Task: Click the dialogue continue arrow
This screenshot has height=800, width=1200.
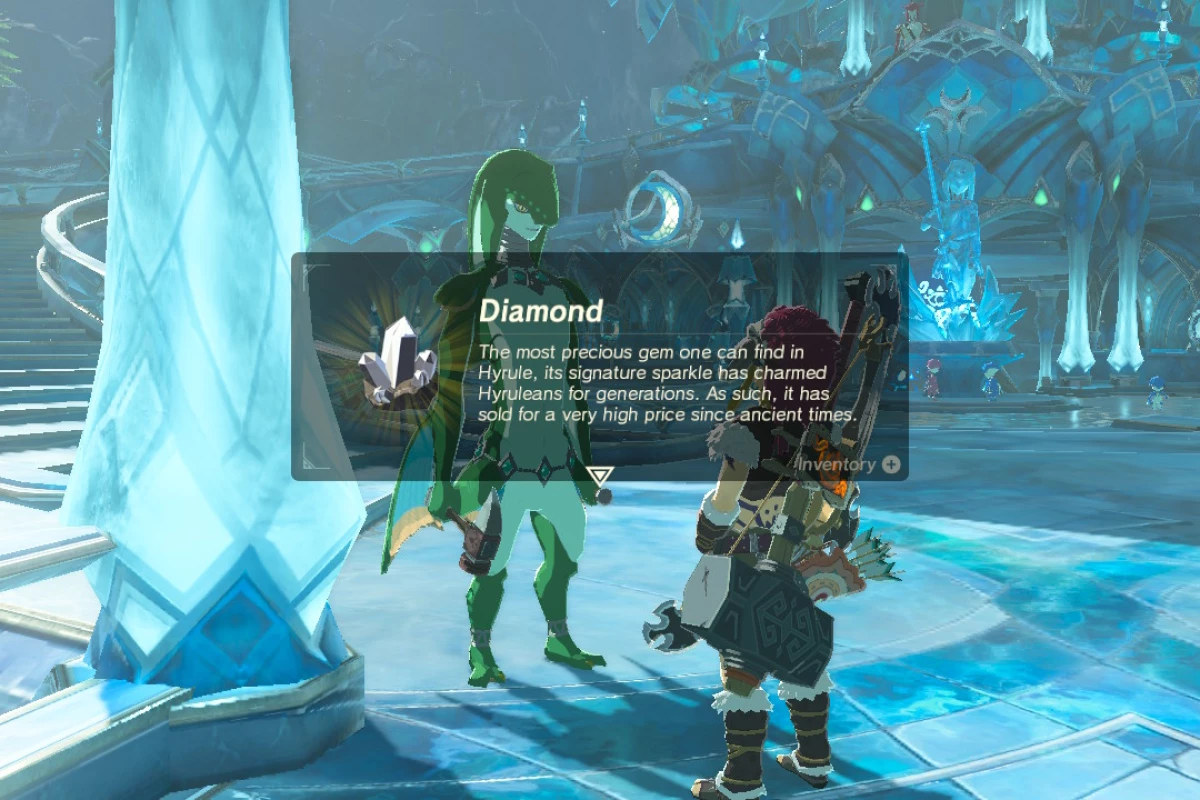Action: point(599,475)
